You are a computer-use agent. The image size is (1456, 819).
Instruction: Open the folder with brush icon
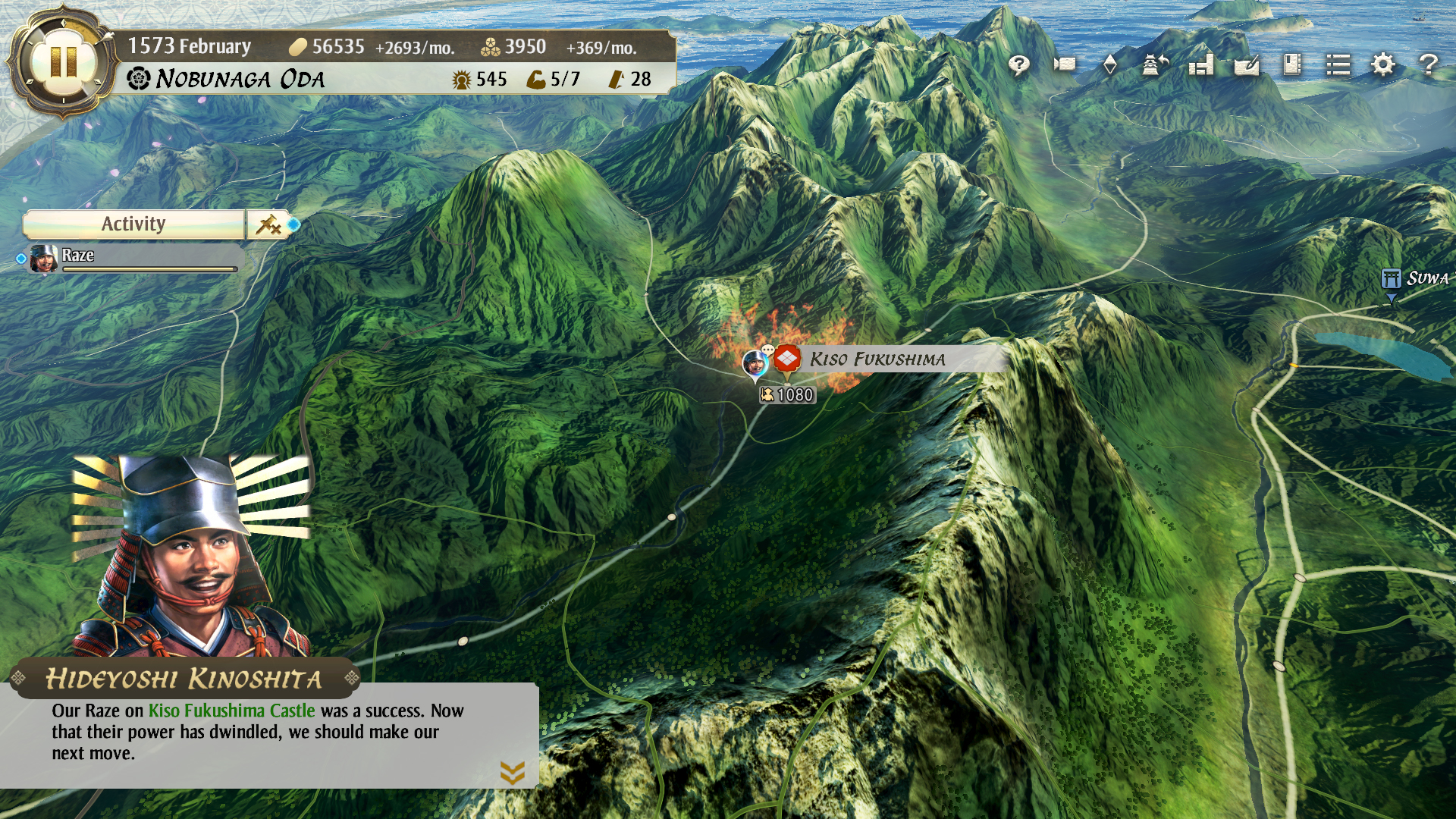pyautogui.click(x=1247, y=65)
